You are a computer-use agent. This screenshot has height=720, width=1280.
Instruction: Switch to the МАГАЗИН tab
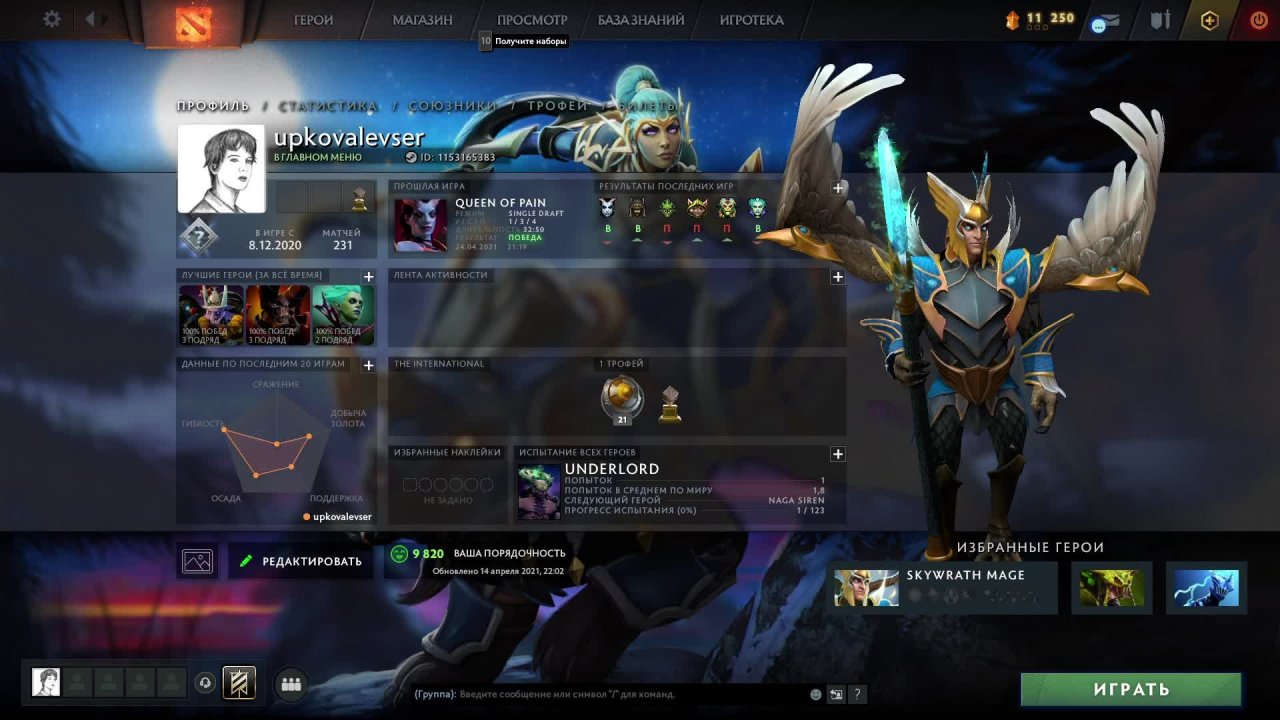click(x=421, y=20)
